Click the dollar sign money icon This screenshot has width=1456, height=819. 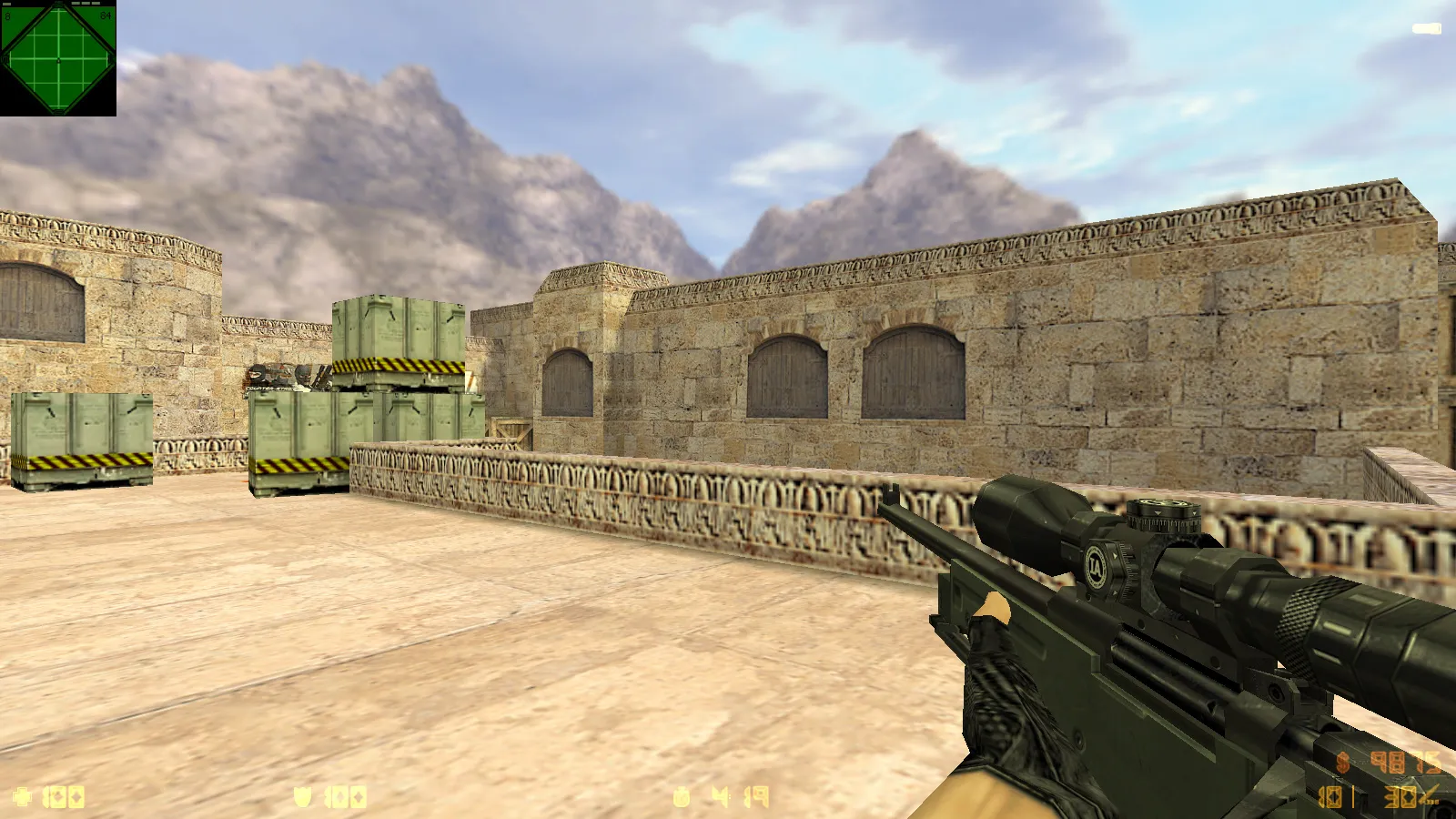coord(1341,761)
